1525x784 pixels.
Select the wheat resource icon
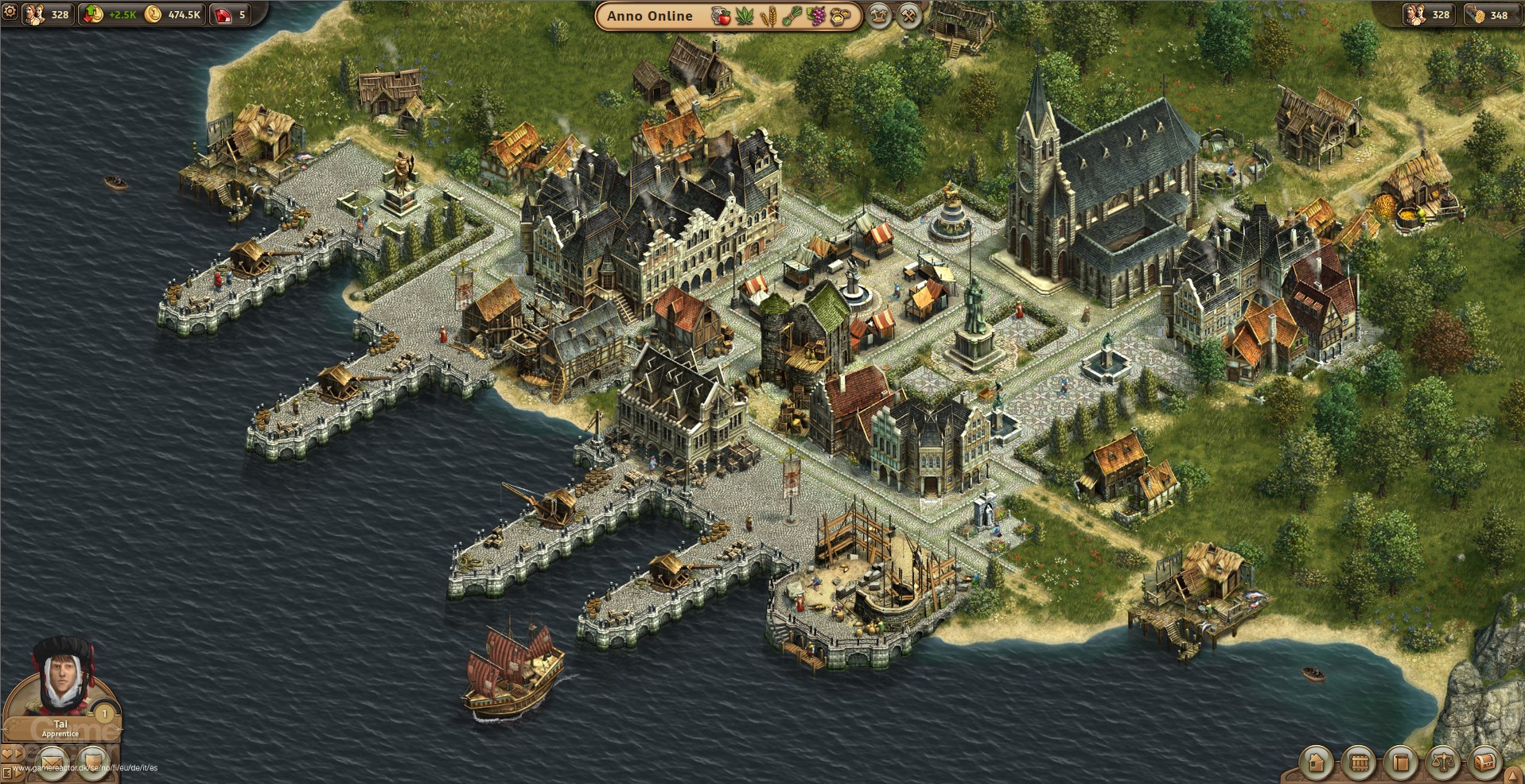point(770,15)
